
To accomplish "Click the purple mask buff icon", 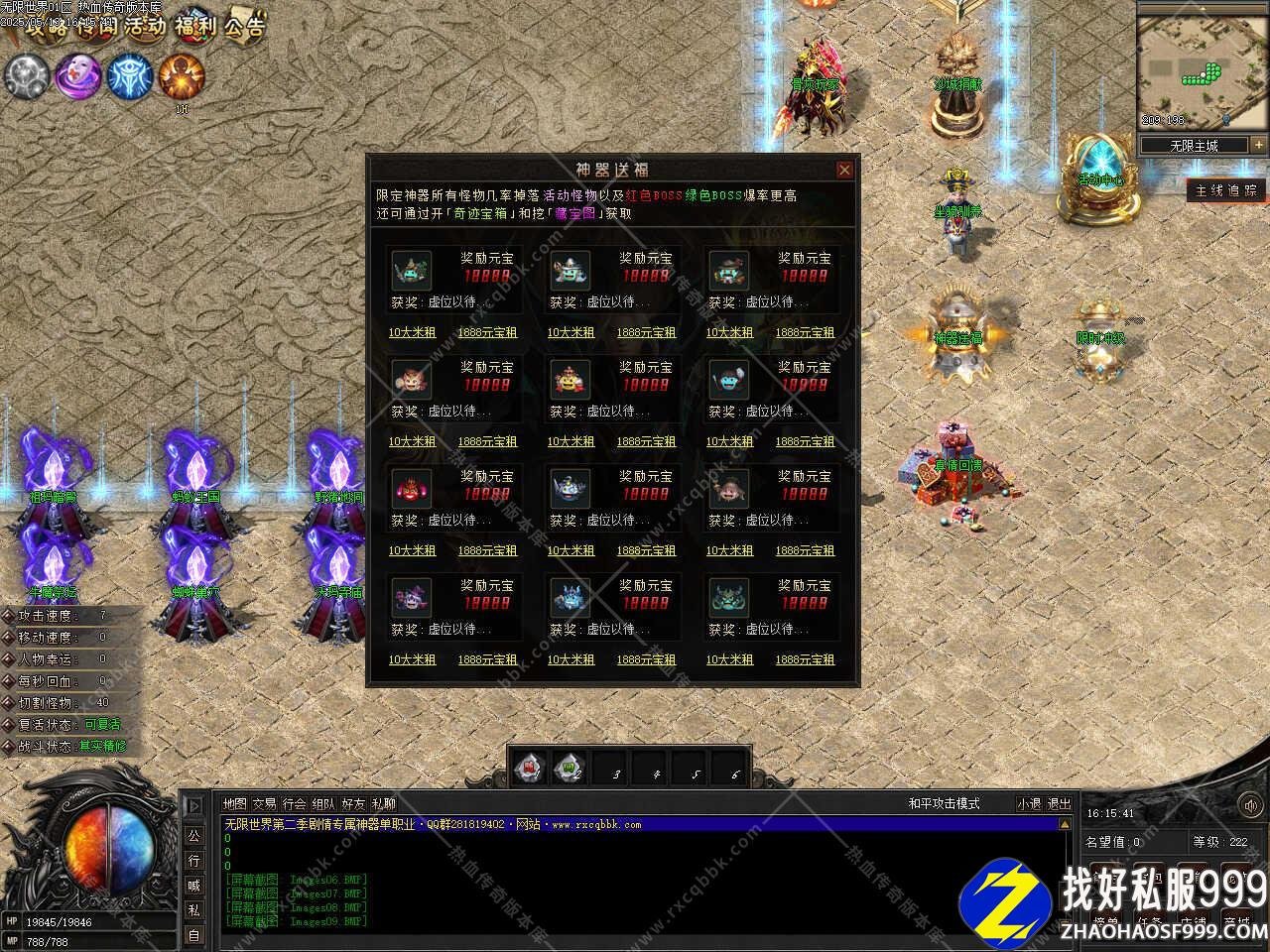I will pos(77,76).
